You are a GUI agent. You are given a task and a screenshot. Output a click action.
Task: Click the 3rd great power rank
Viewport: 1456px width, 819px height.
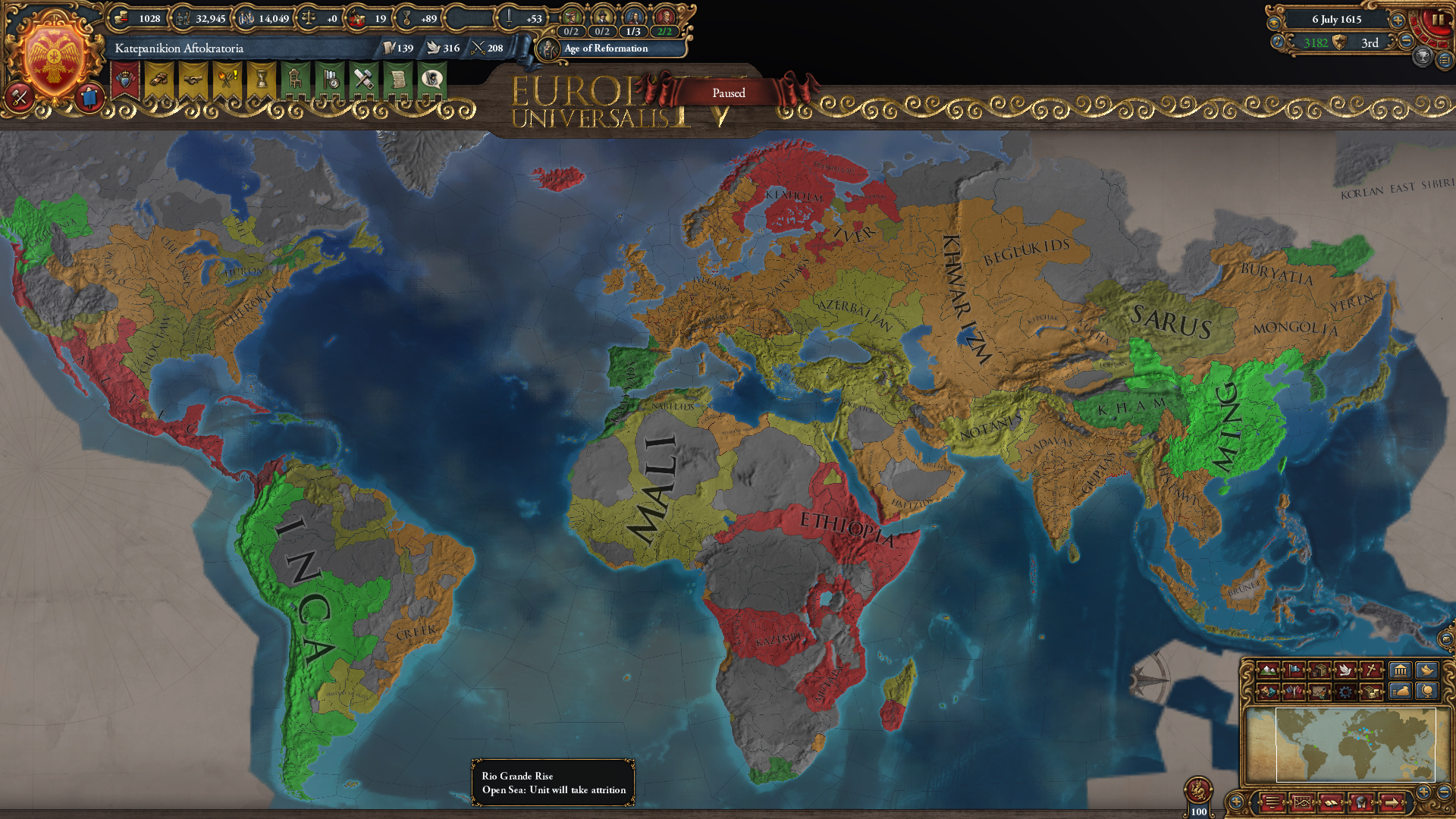(x=1370, y=43)
